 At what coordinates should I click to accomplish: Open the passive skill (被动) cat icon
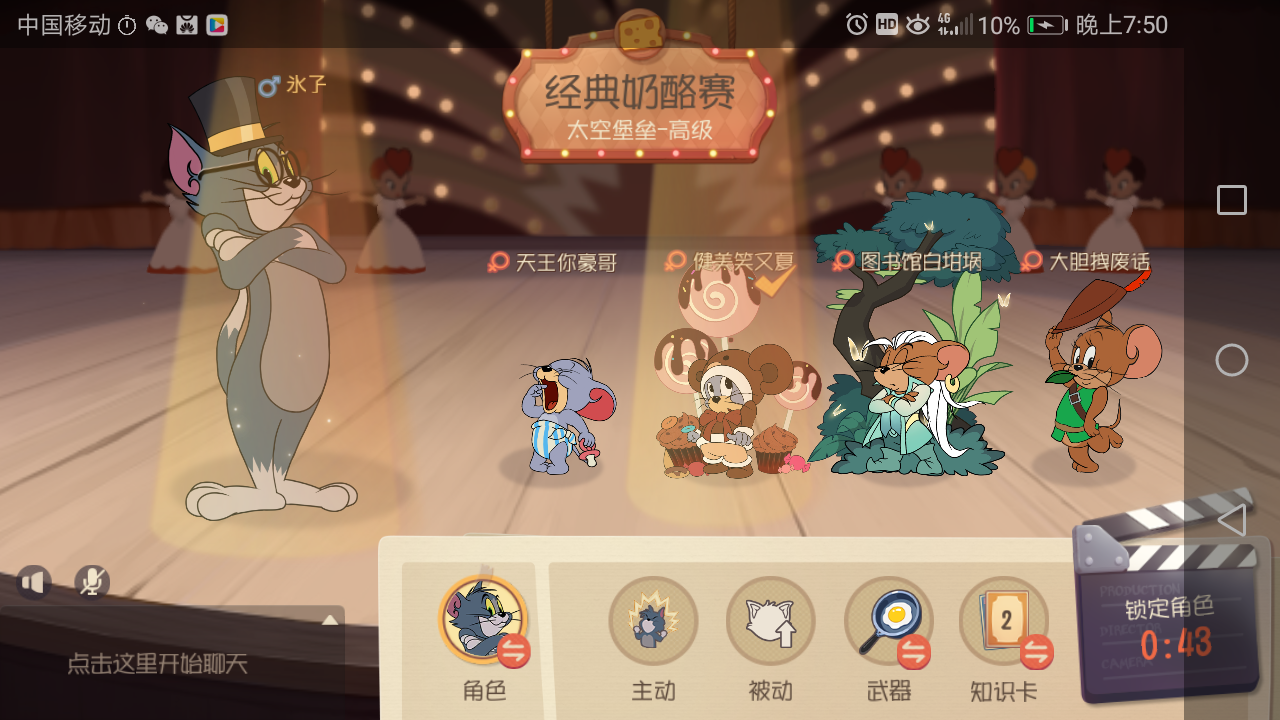(x=770, y=620)
